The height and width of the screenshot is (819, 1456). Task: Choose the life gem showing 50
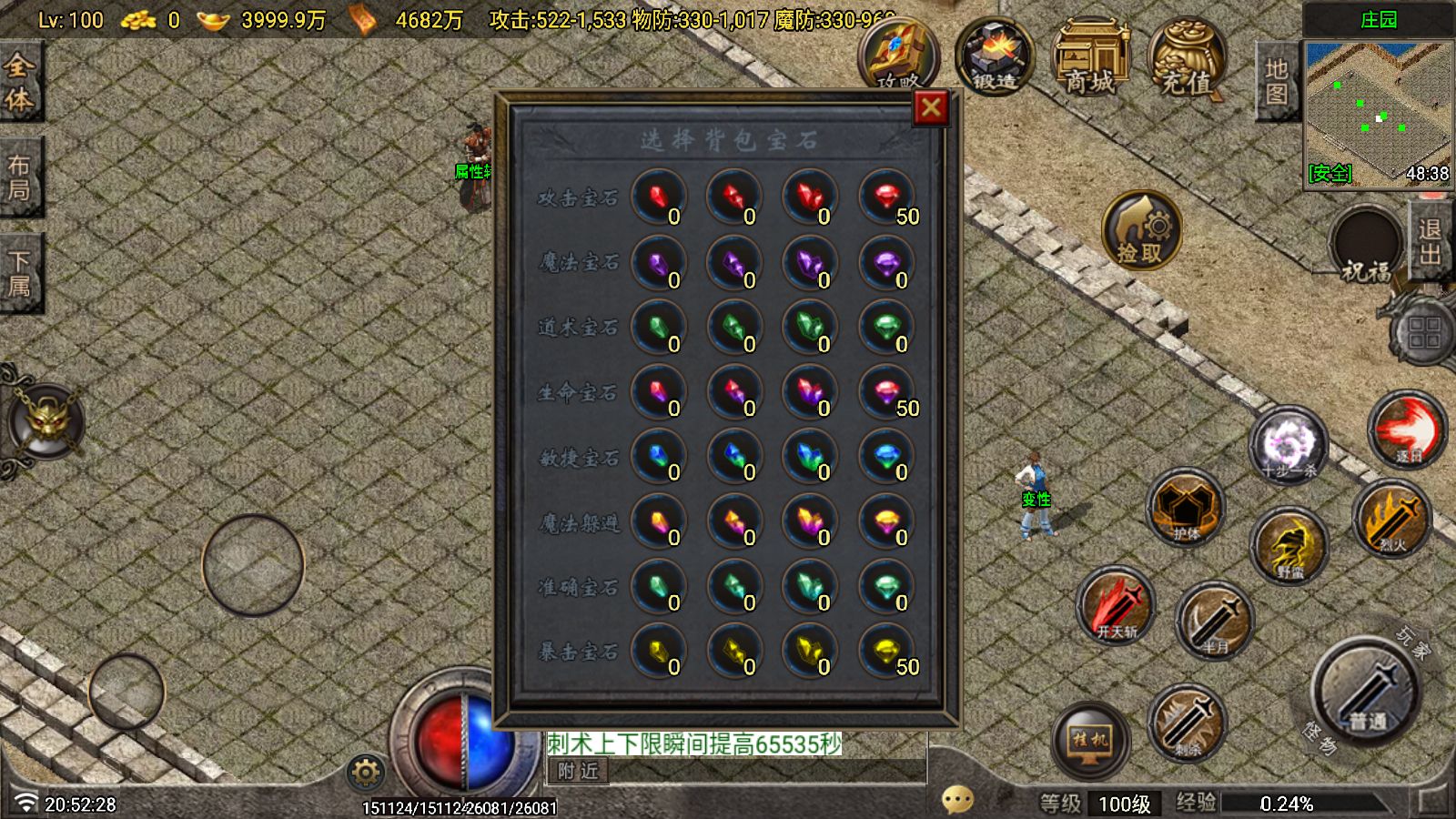point(886,392)
